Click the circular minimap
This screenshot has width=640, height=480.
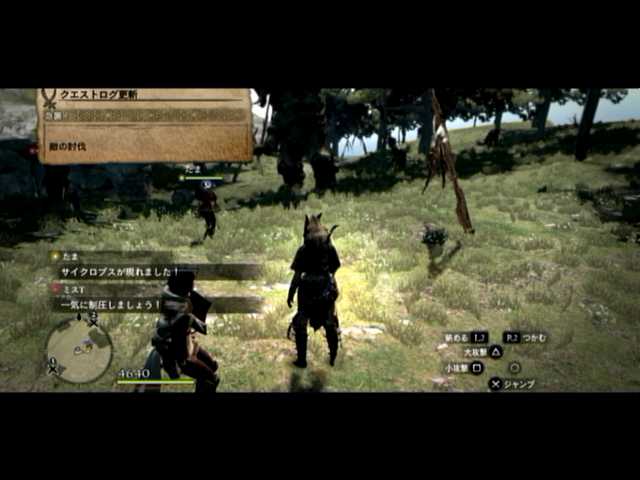point(79,350)
